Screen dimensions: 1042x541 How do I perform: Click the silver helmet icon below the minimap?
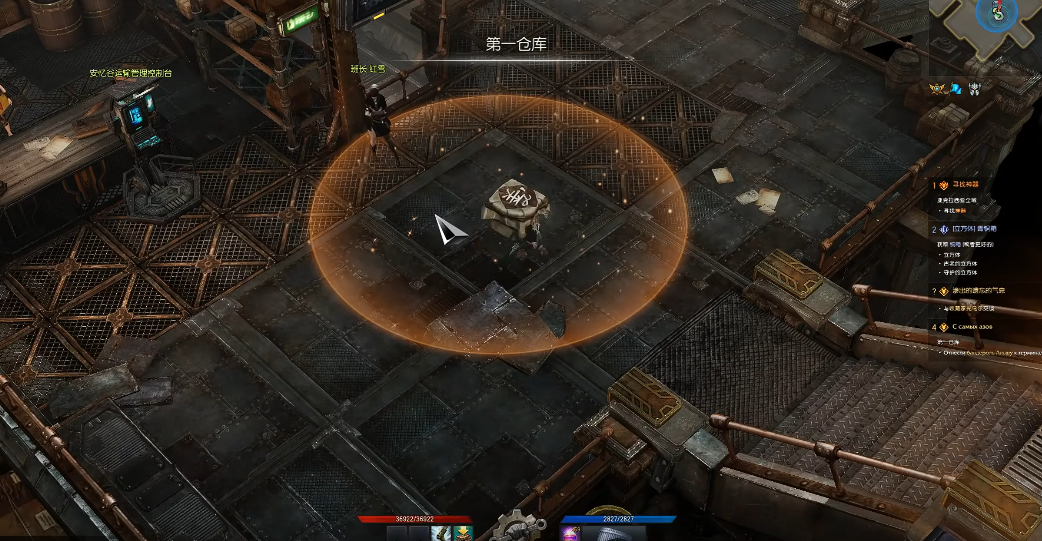tap(974, 88)
